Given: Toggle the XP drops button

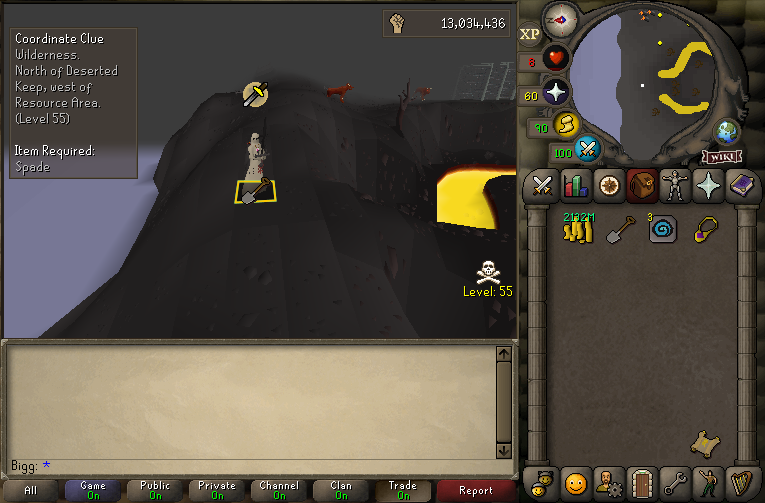Looking at the screenshot, I should pyautogui.click(x=530, y=34).
